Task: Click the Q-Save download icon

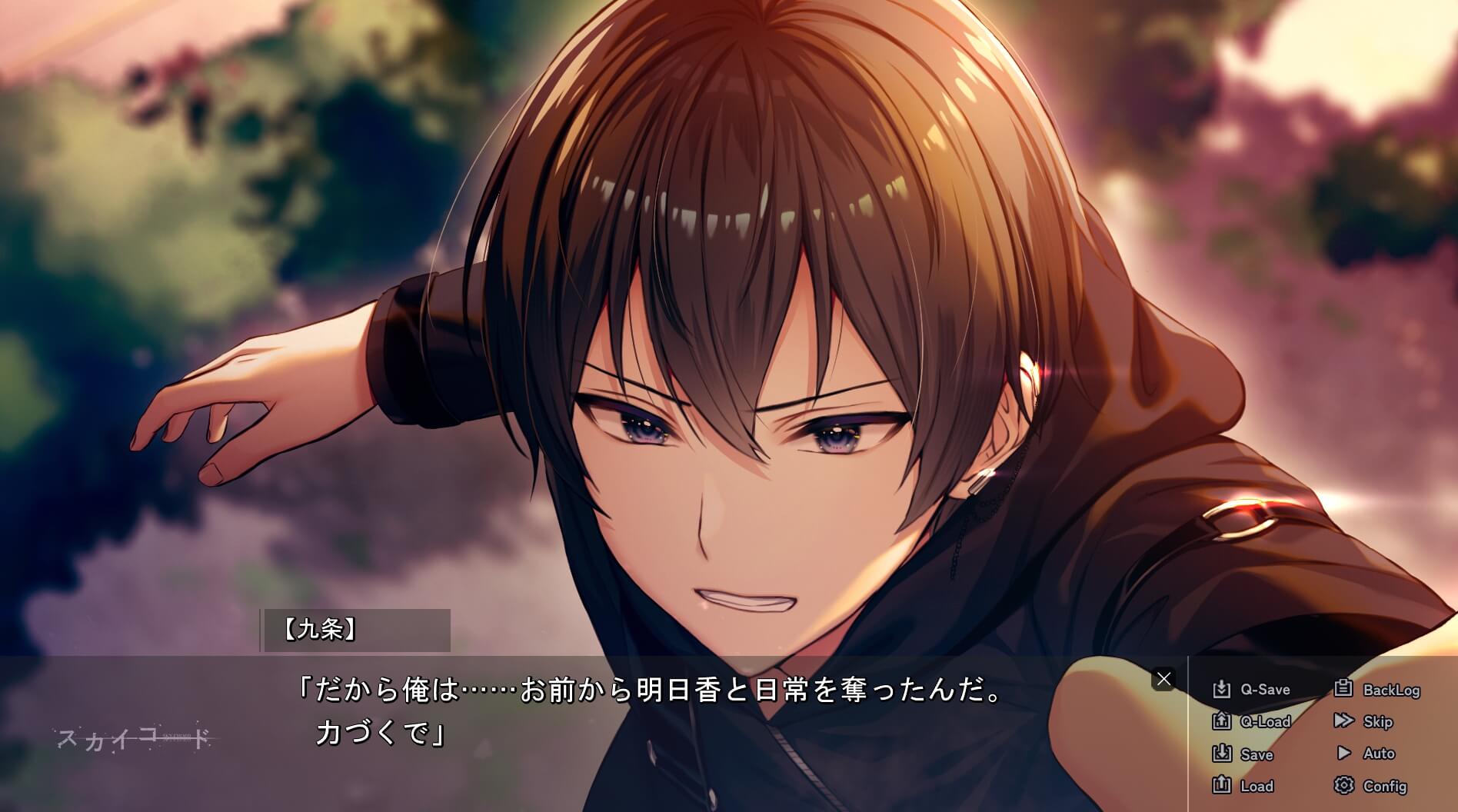Action: (x=1223, y=690)
